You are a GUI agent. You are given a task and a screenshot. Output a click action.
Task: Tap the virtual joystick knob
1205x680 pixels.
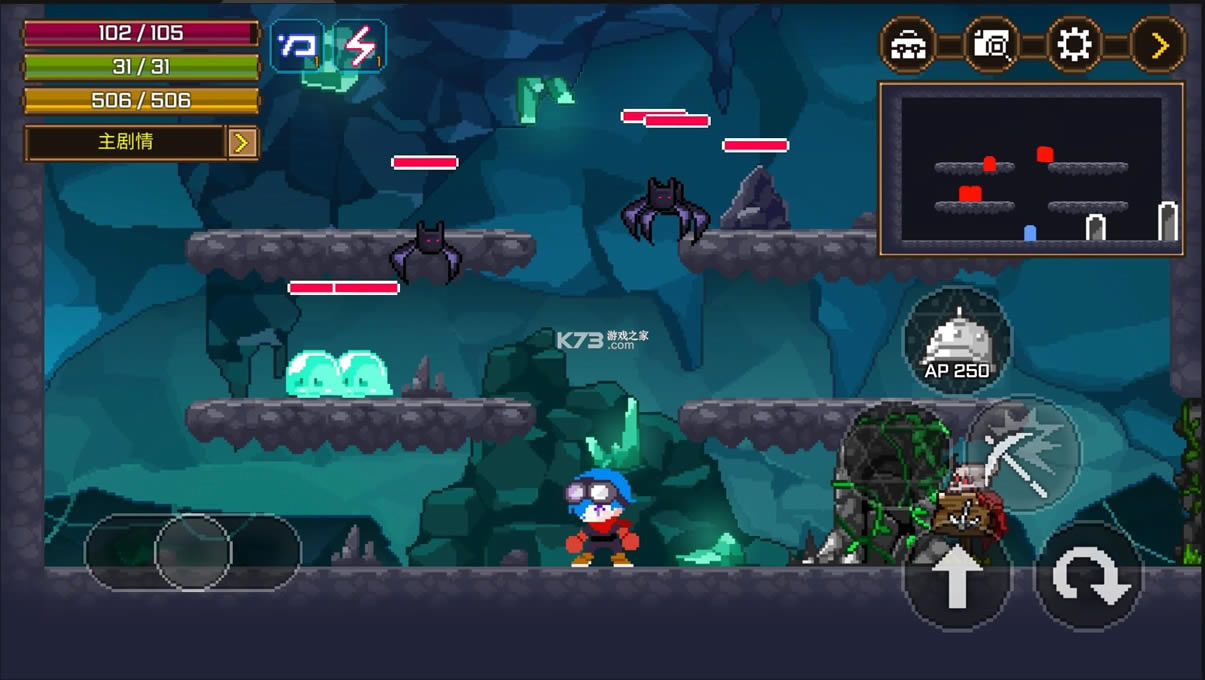tap(192, 552)
